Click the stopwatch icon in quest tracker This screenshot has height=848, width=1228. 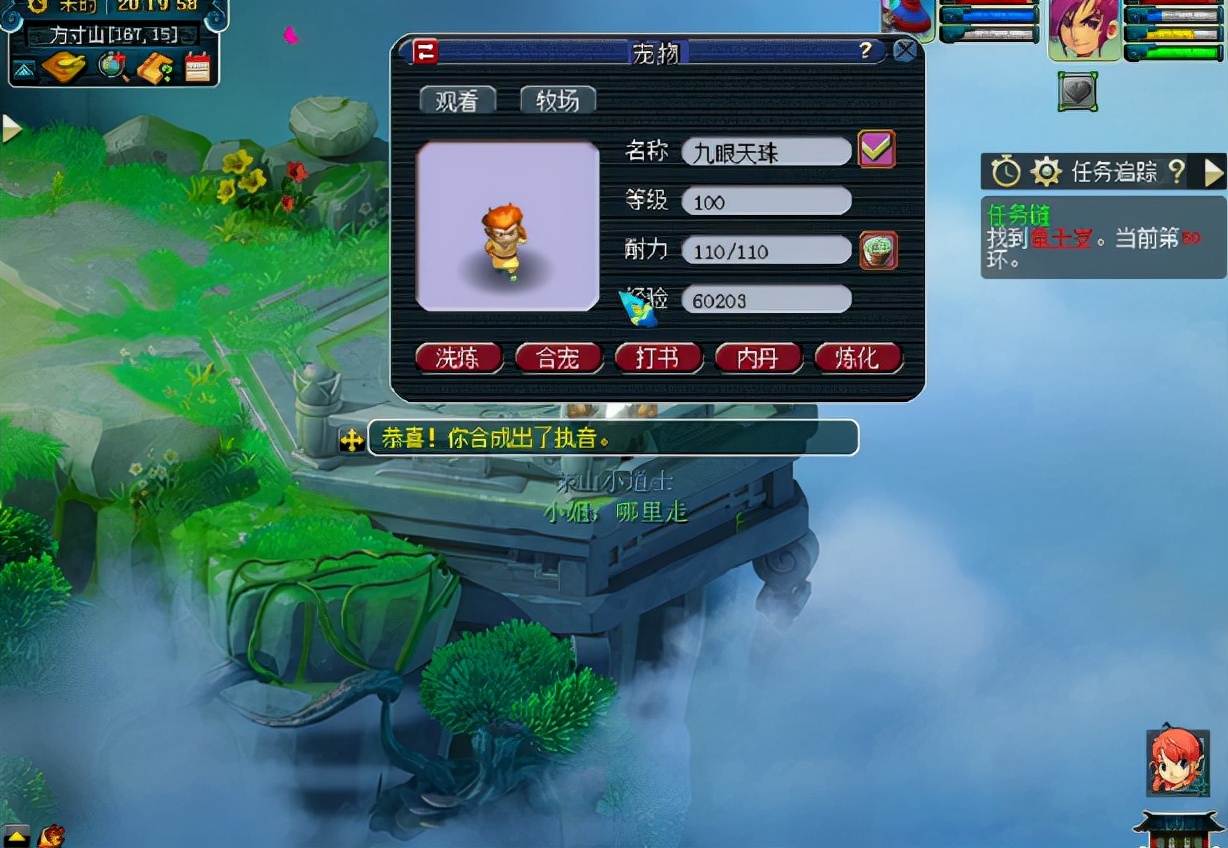click(x=1006, y=172)
